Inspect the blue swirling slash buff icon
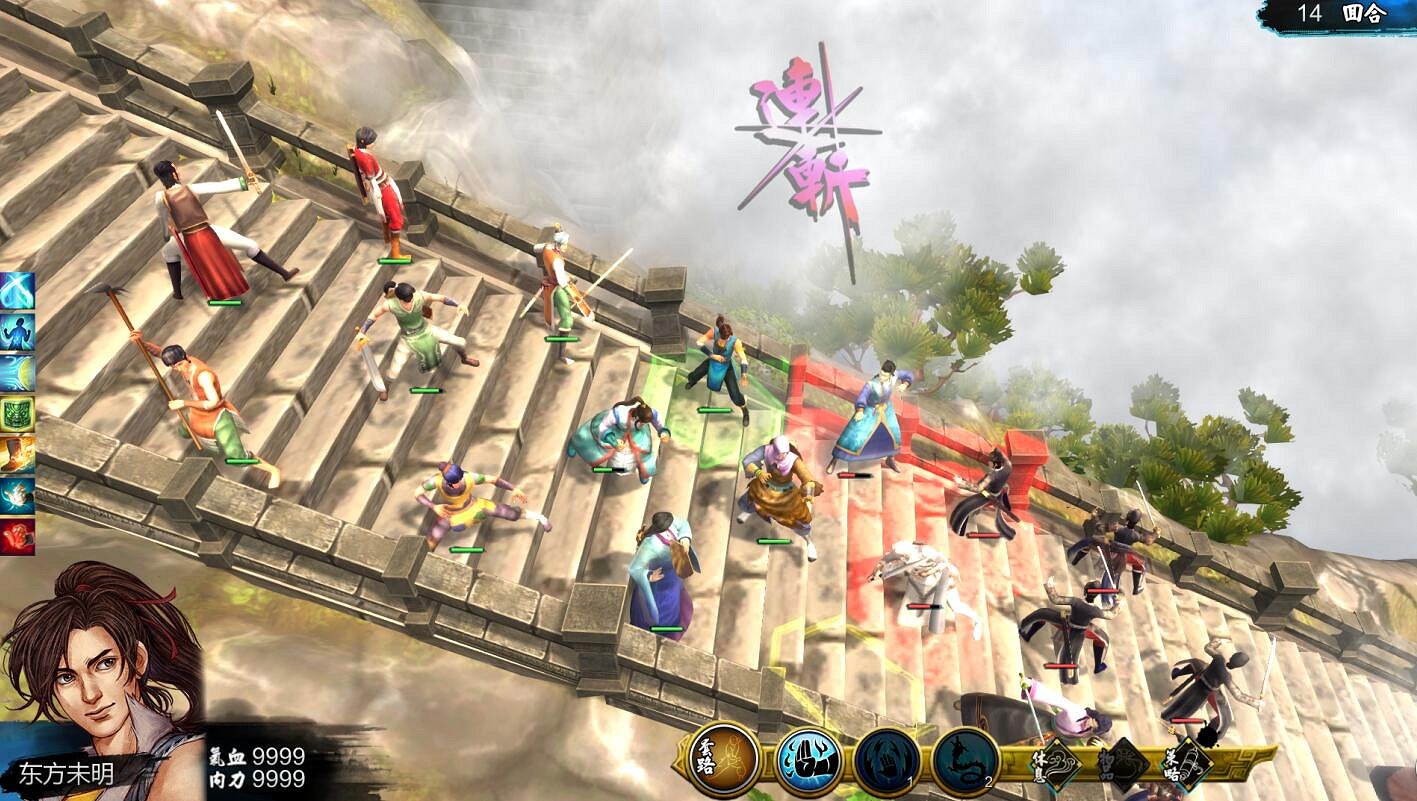The width and height of the screenshot is (1417, 801). tap(17, 291)
